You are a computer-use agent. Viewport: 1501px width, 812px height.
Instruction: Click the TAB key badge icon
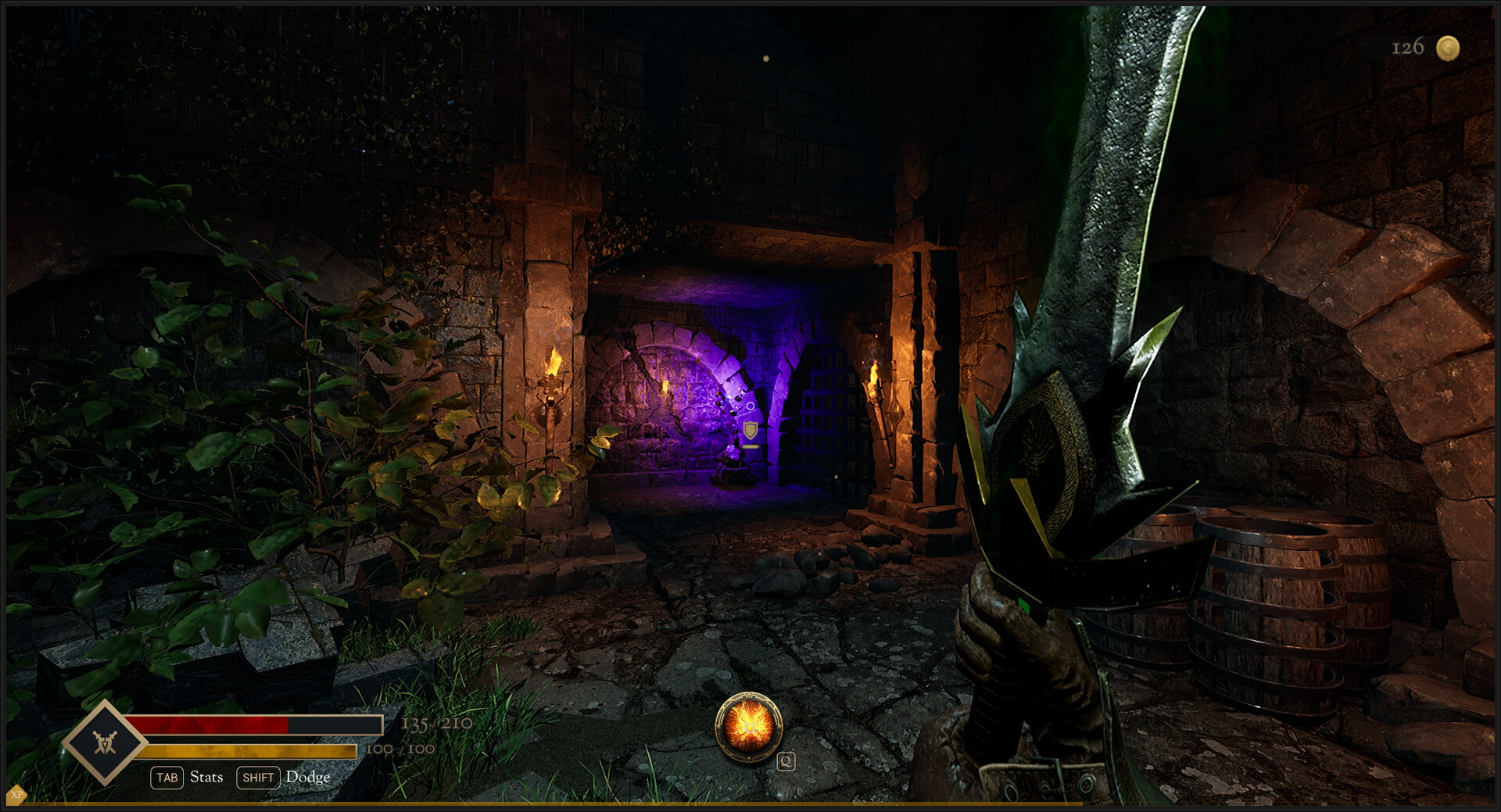[x=167, y=778]
